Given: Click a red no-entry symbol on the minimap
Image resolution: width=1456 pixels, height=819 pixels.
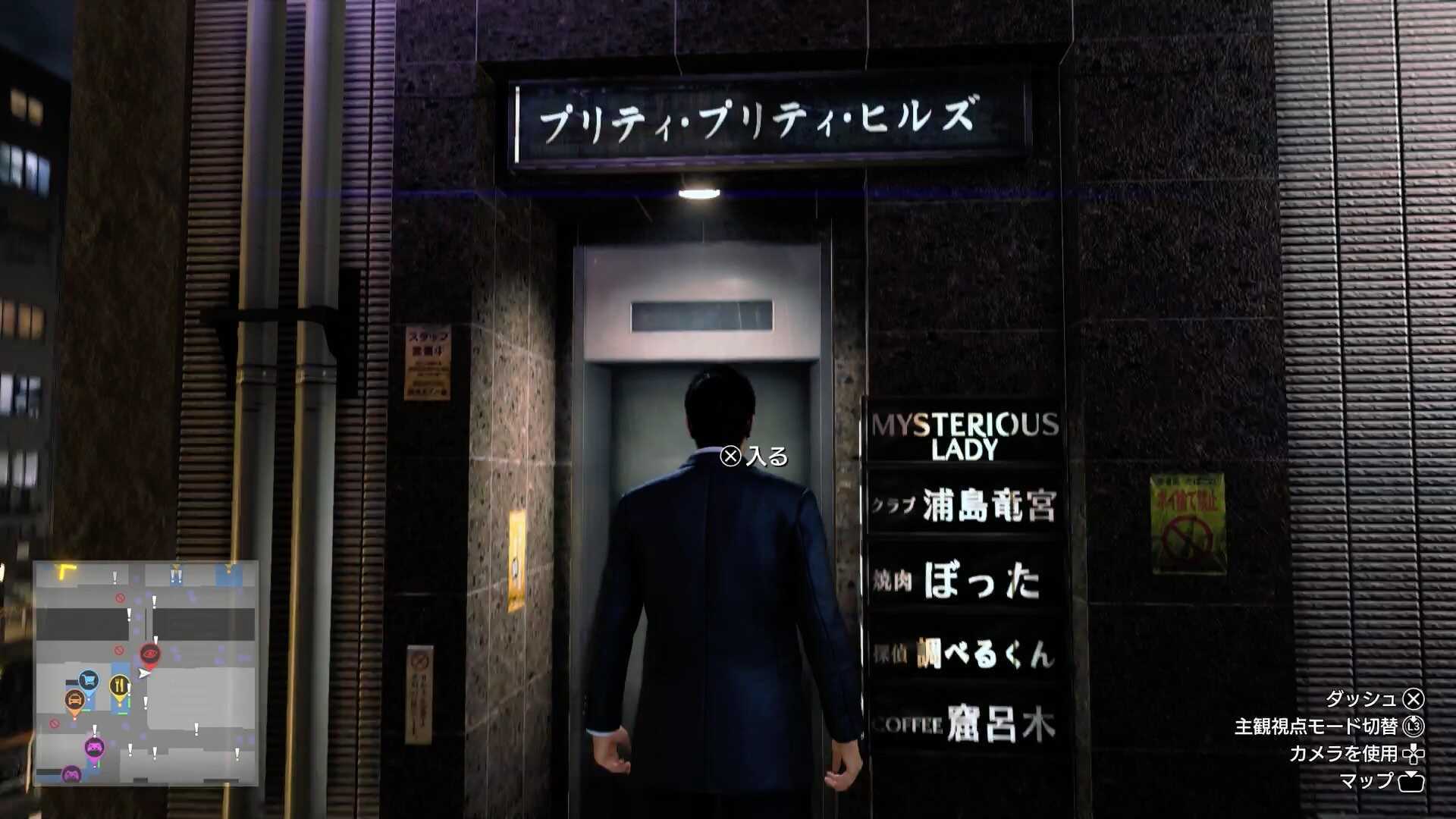Looking at the screenshot, I should pos(119,598).
